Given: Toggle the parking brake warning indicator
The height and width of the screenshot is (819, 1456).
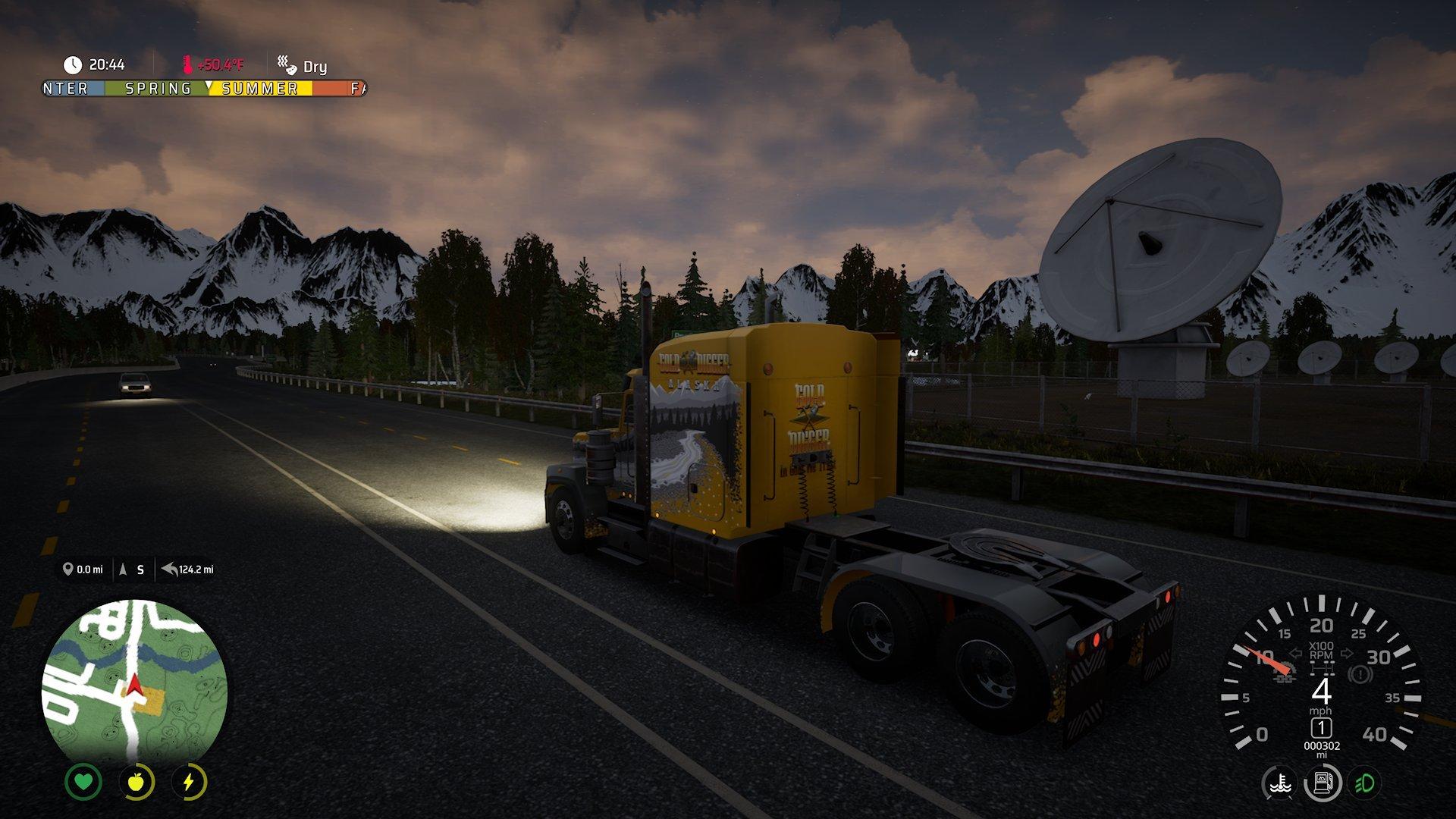Looking at the screenshot, I should point(1359,673).
